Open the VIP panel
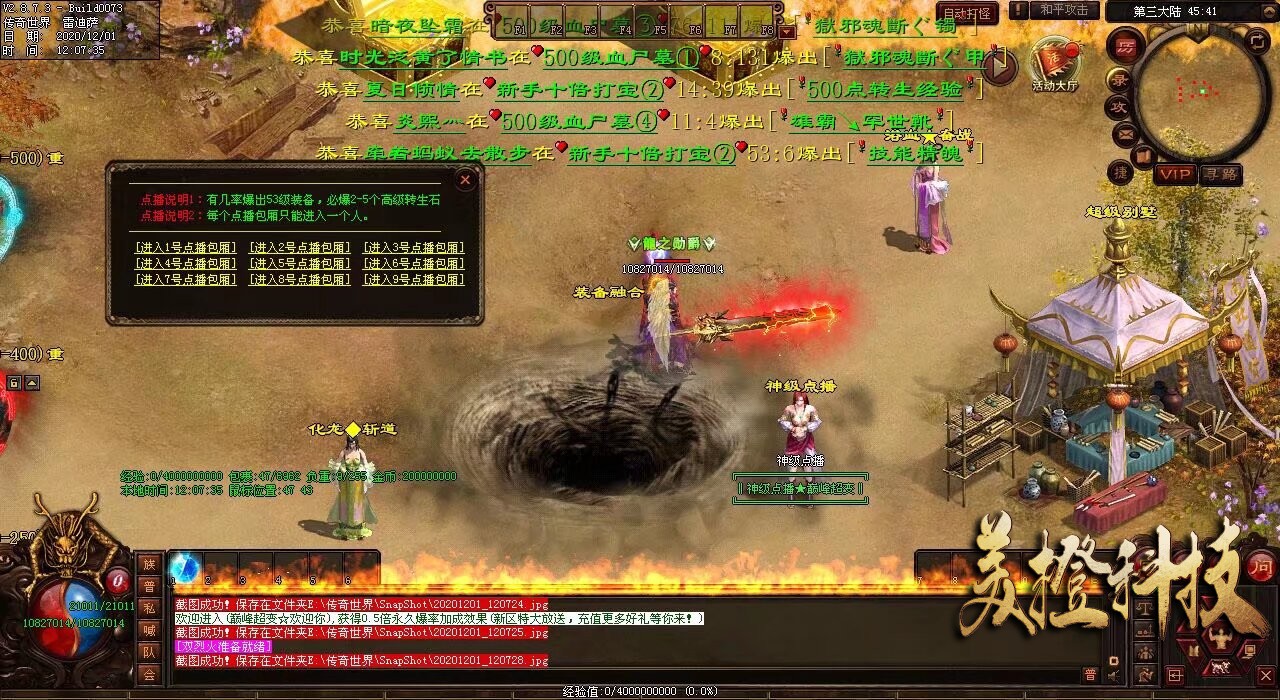Screen dimensions: 1280x700 pos(1176,174)
